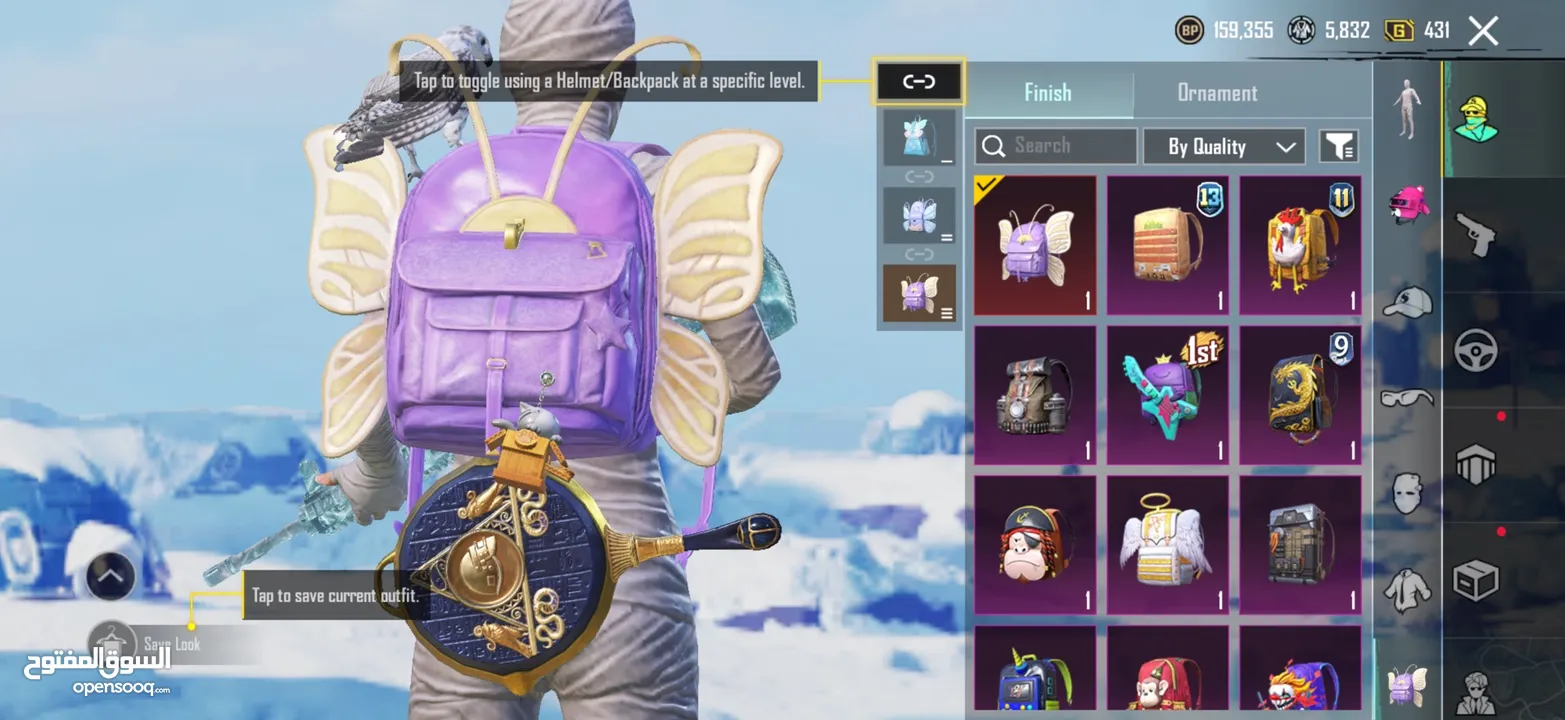Toggle the helmet/backpack level link button
1565x720 pixels.
click(x=918, y=82)
